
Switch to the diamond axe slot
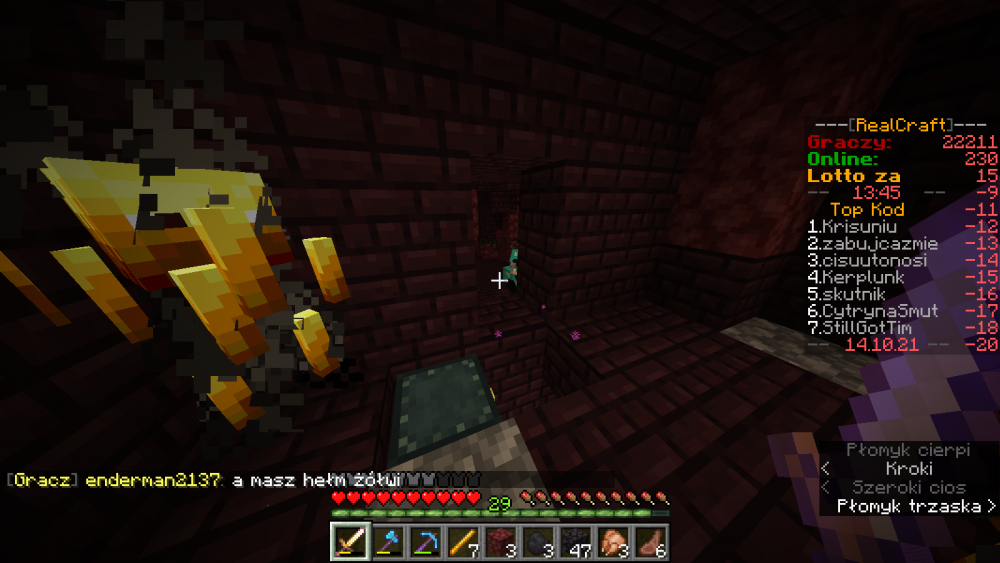388,542
